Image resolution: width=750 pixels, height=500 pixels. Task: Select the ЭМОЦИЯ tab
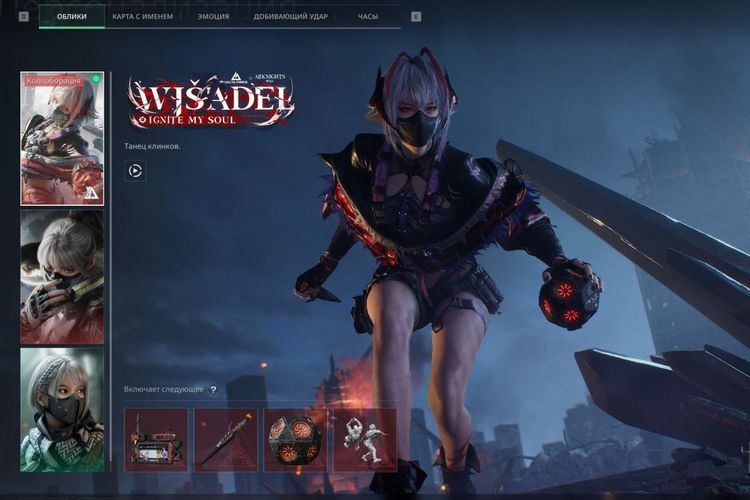tap(213, 17)
